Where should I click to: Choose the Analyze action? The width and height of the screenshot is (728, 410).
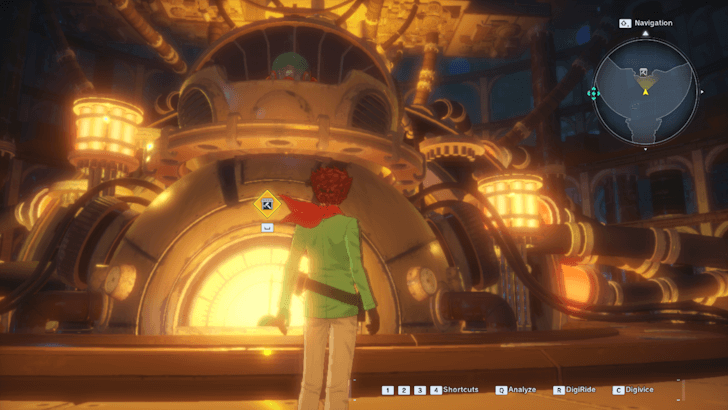point(520,389)
